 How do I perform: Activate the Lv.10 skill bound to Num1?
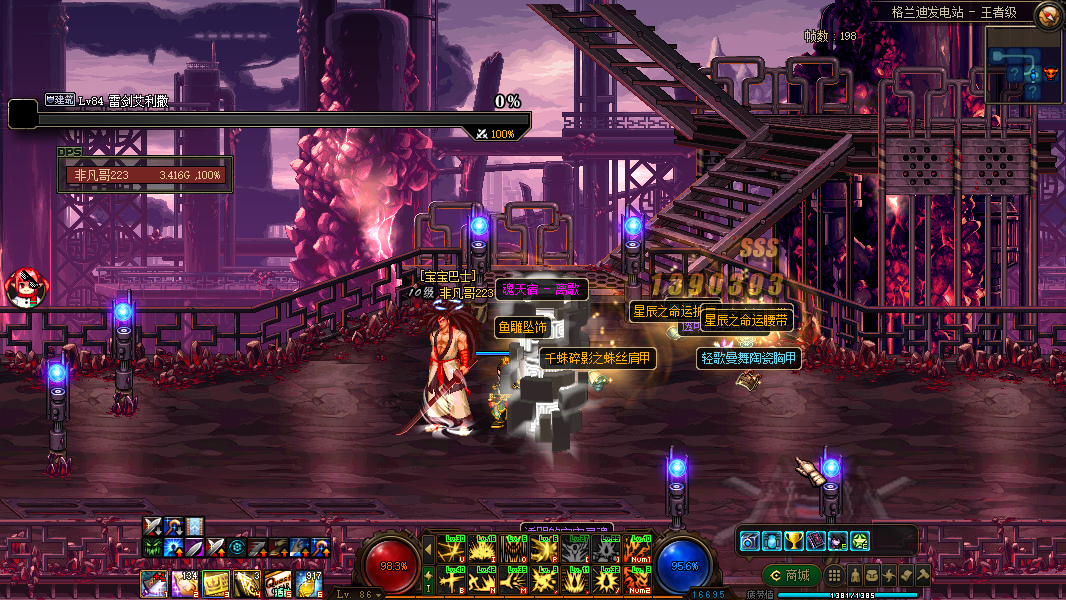click(636, 549)
